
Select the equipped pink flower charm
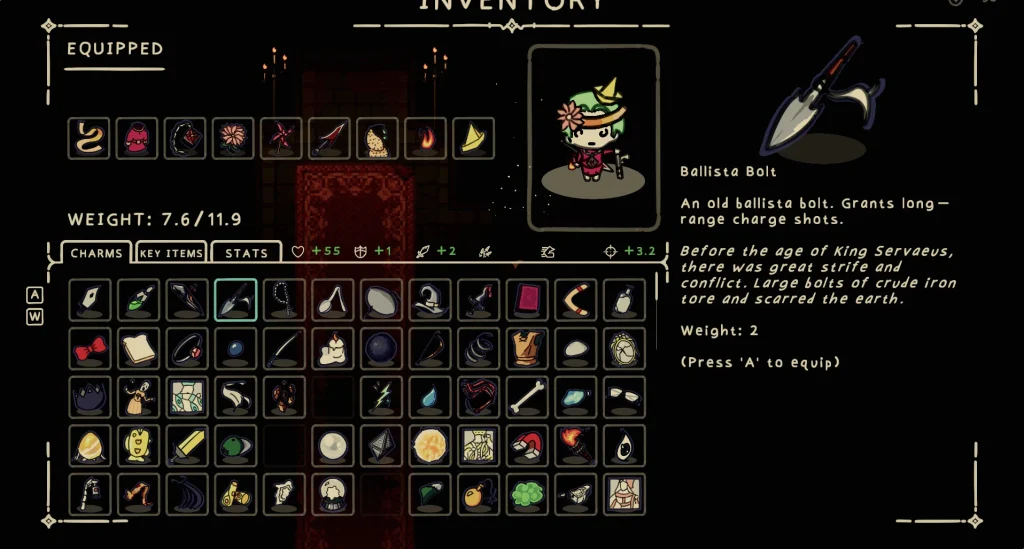click(x=233, y=138)
